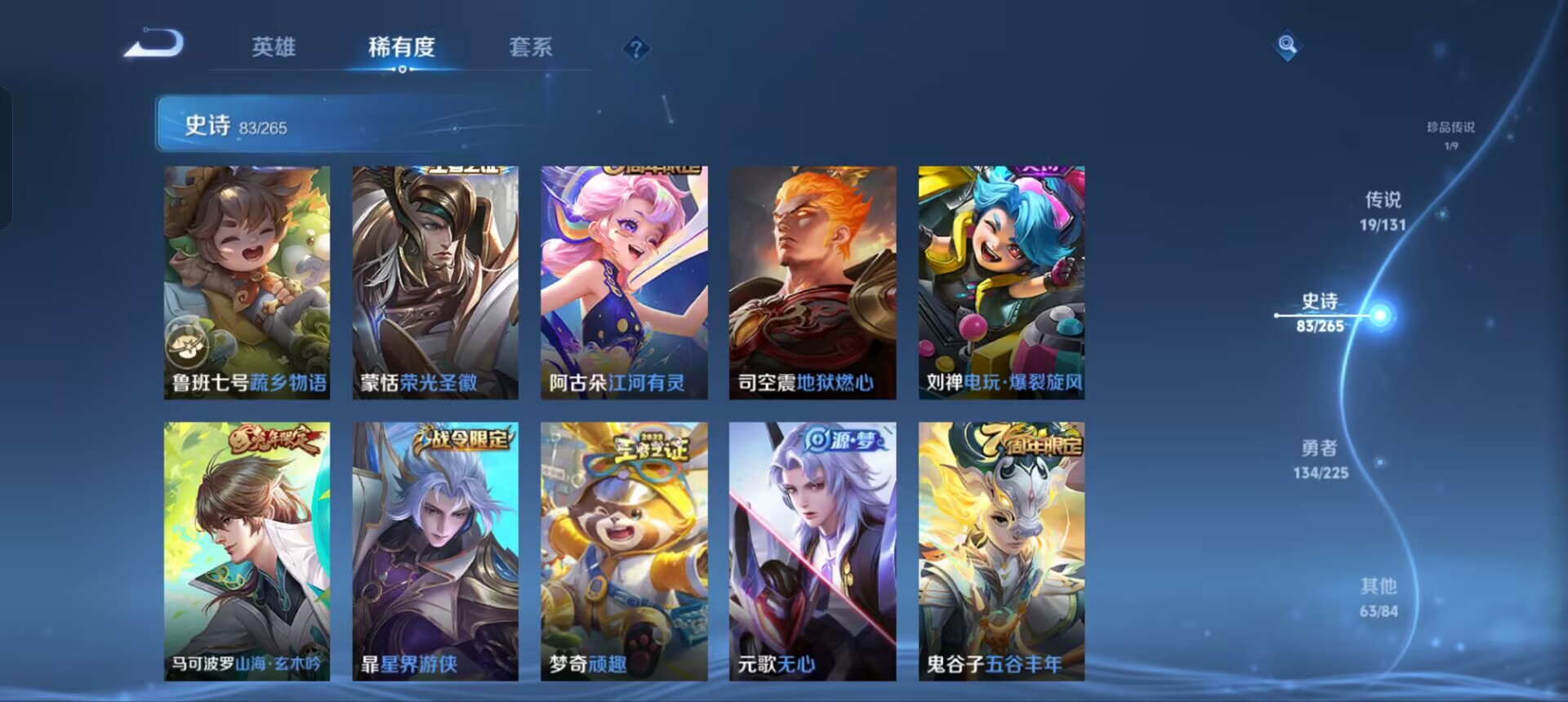Open the 刘禅 电玩·爆裂旋风 skin card
Image resolution: width=1568 pixels, height=702 pixels.
point(1002,282)
